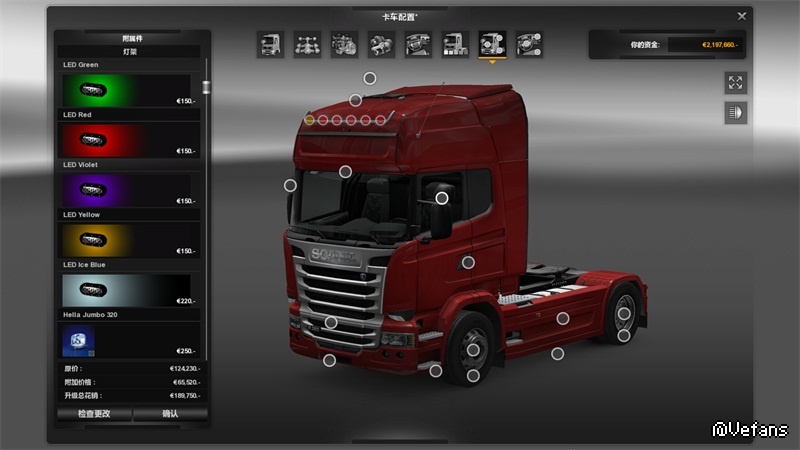
Task: Toggle the truck headlights preview button
Action: 736,113
